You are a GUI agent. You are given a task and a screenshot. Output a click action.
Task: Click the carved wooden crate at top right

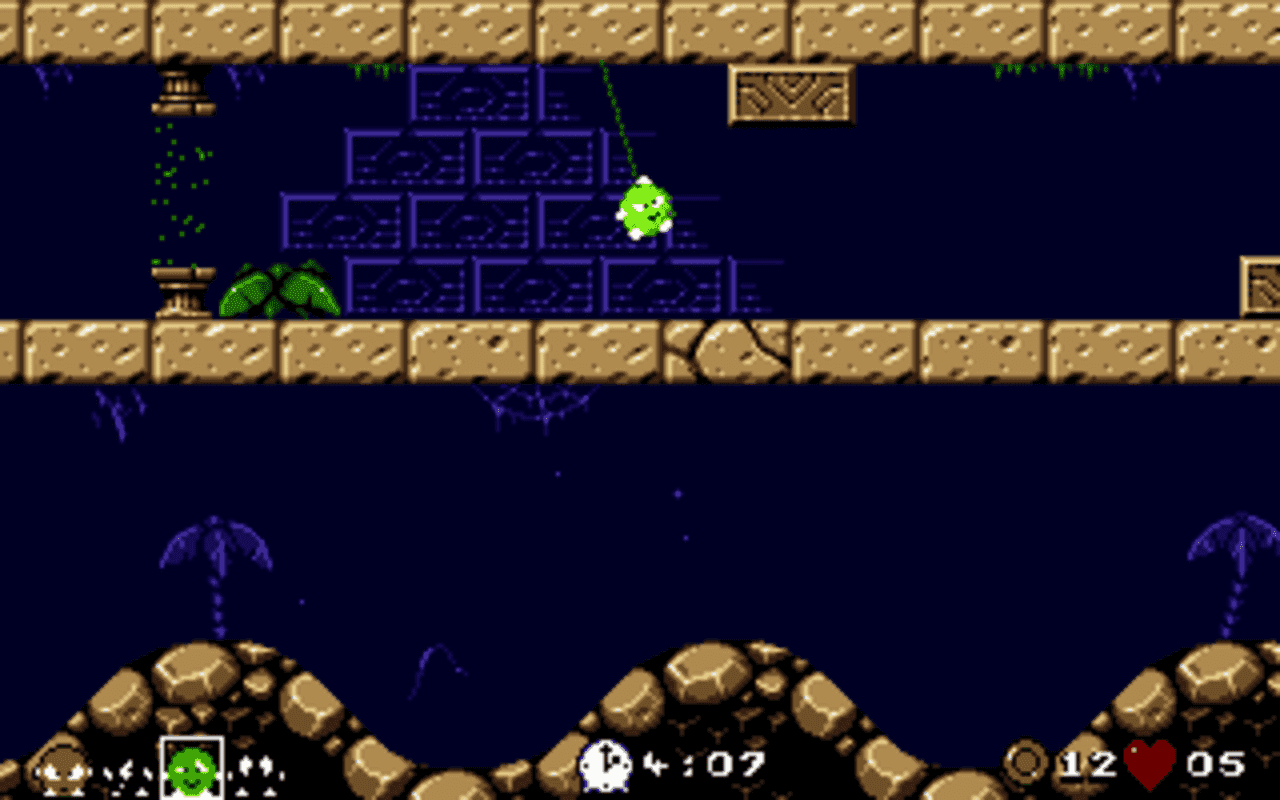coord(791,93)
